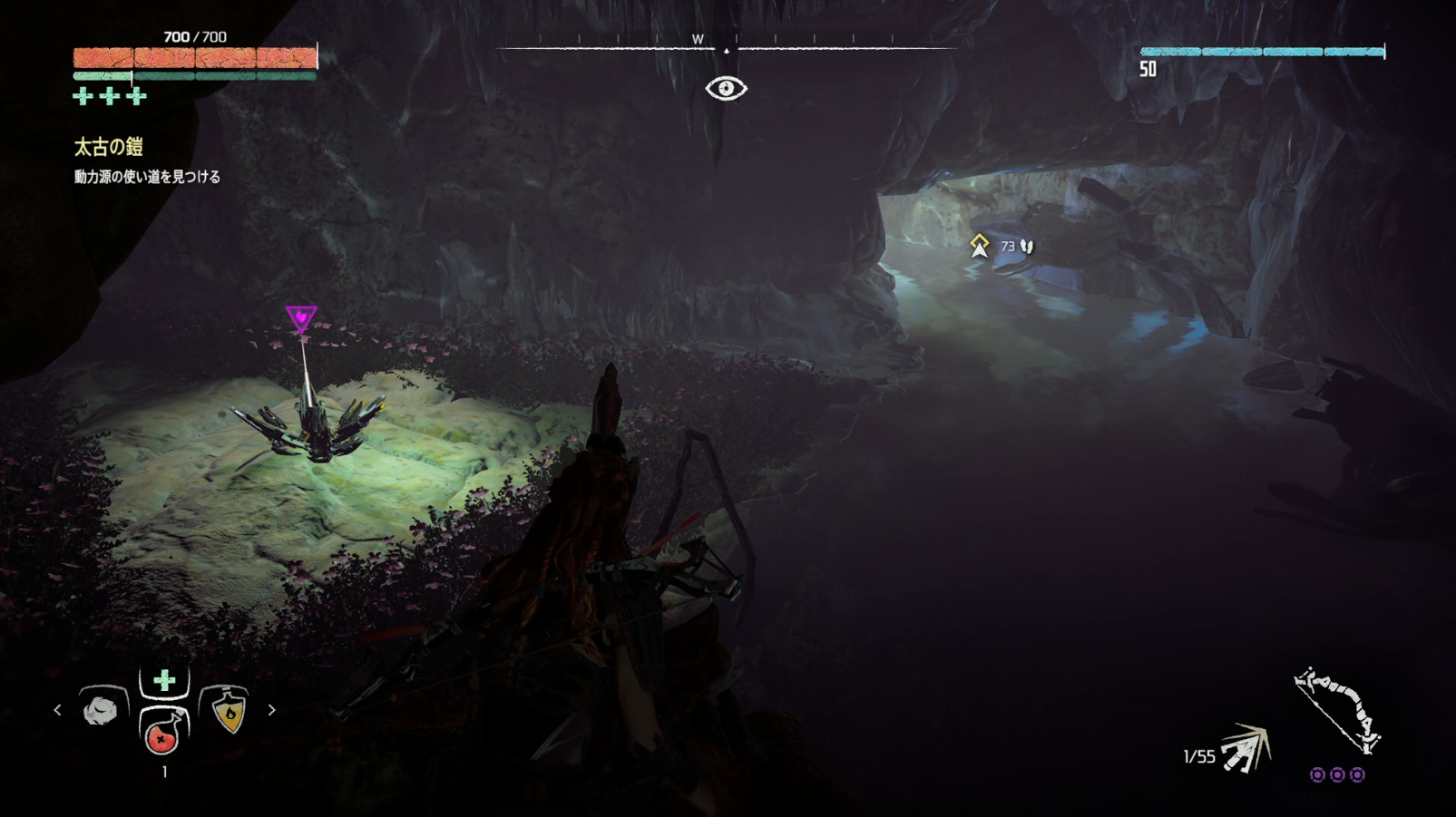Select the yellow quest waypoint marker
The height and width of the screenshot is (817, 1456).
tap(979, 245)
